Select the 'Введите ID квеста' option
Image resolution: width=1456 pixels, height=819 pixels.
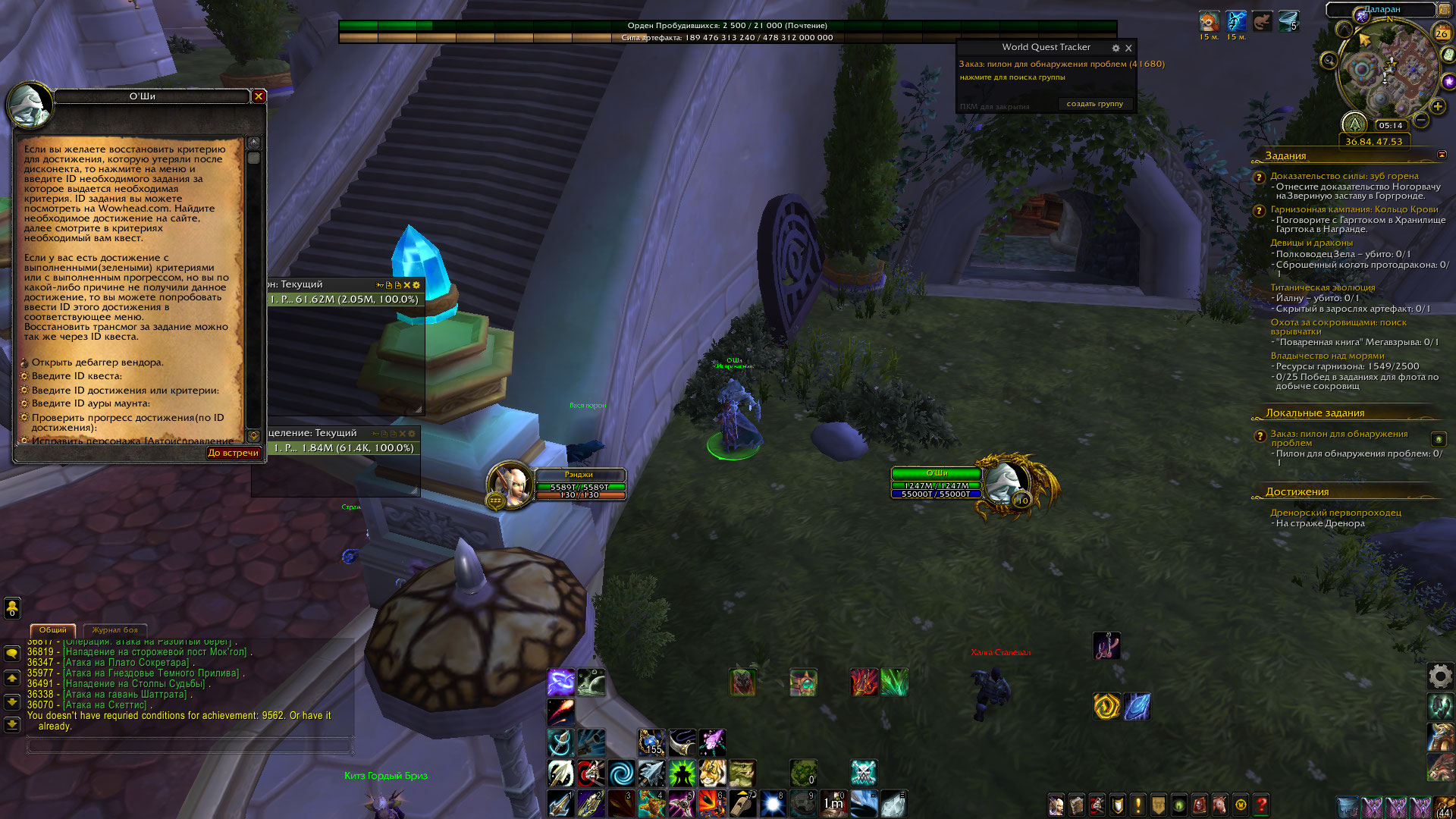(x=77, y=376)
